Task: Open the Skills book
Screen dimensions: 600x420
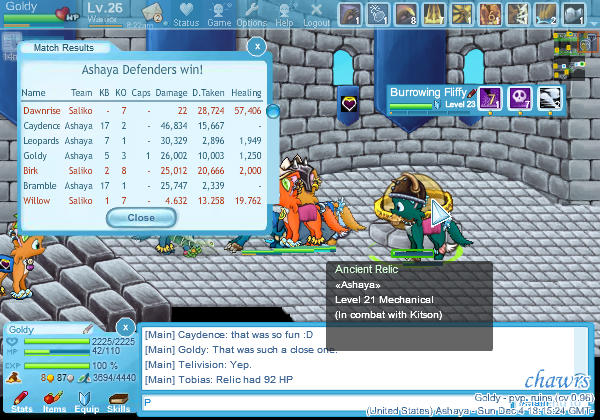Action: point(118,402)
